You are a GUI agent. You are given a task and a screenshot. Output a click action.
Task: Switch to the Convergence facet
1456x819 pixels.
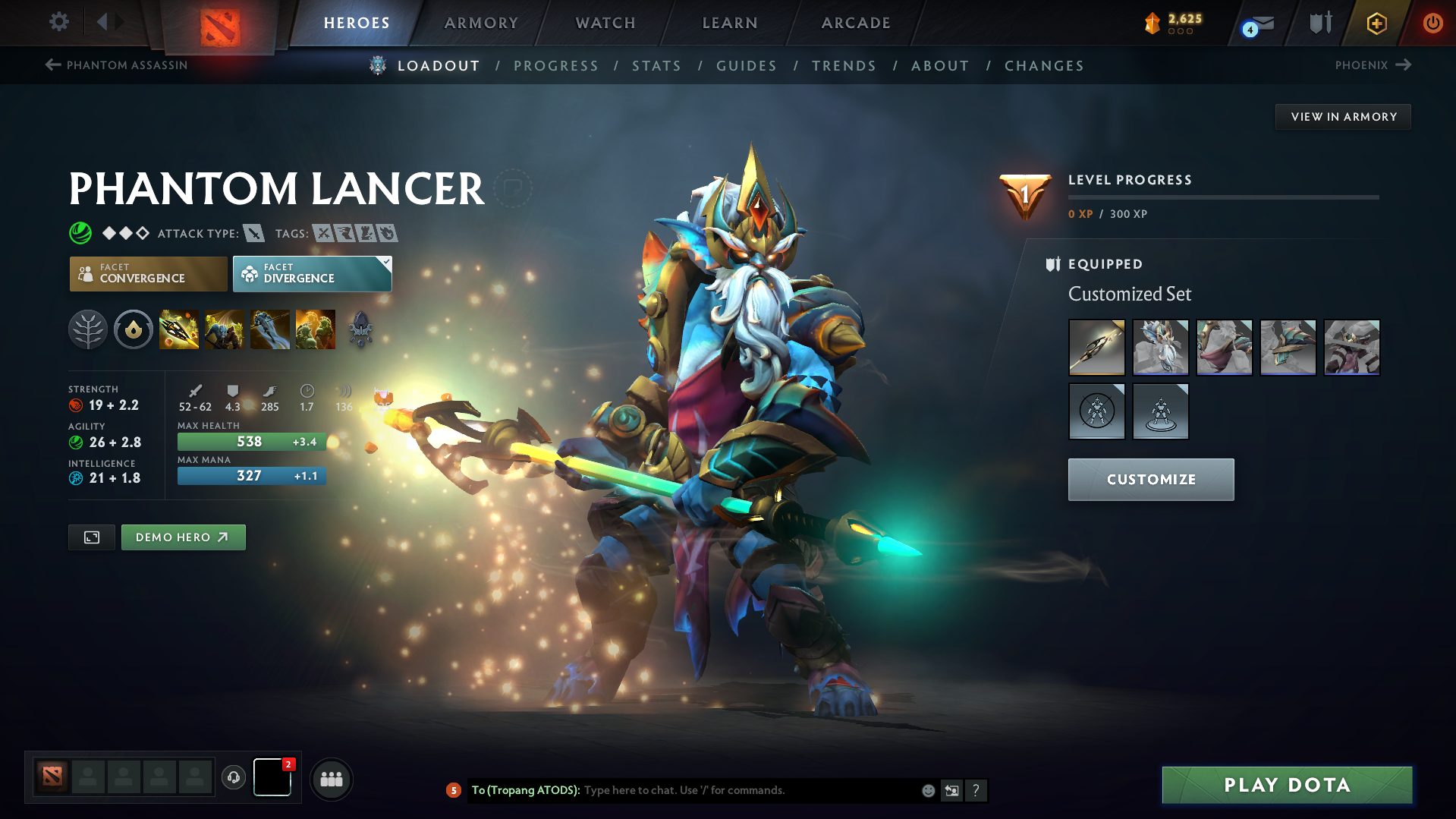click(148, 273)
